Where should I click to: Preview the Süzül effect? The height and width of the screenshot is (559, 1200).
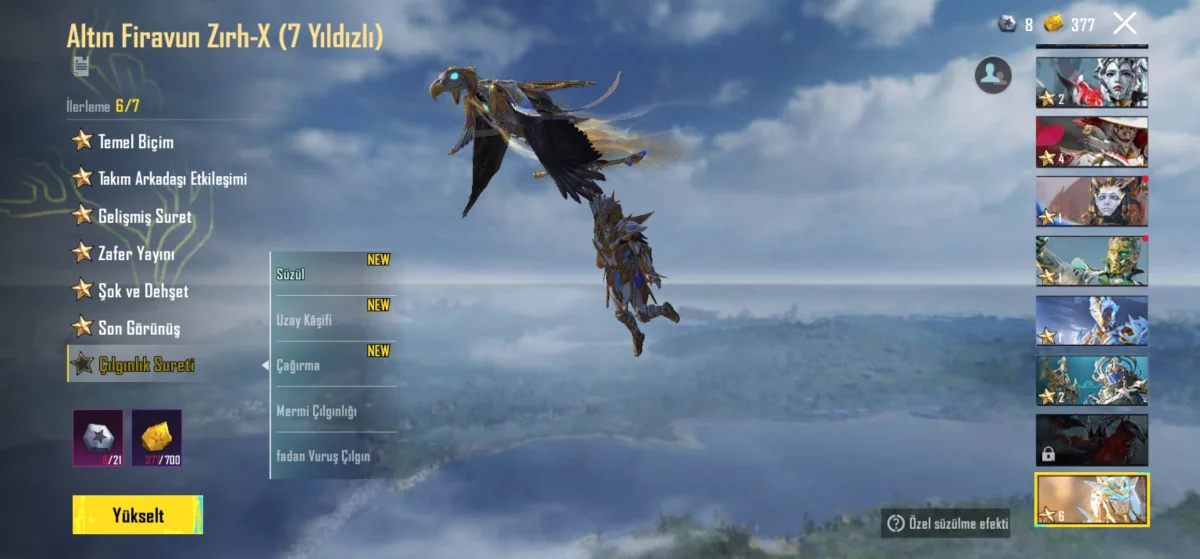coord(333,274)
